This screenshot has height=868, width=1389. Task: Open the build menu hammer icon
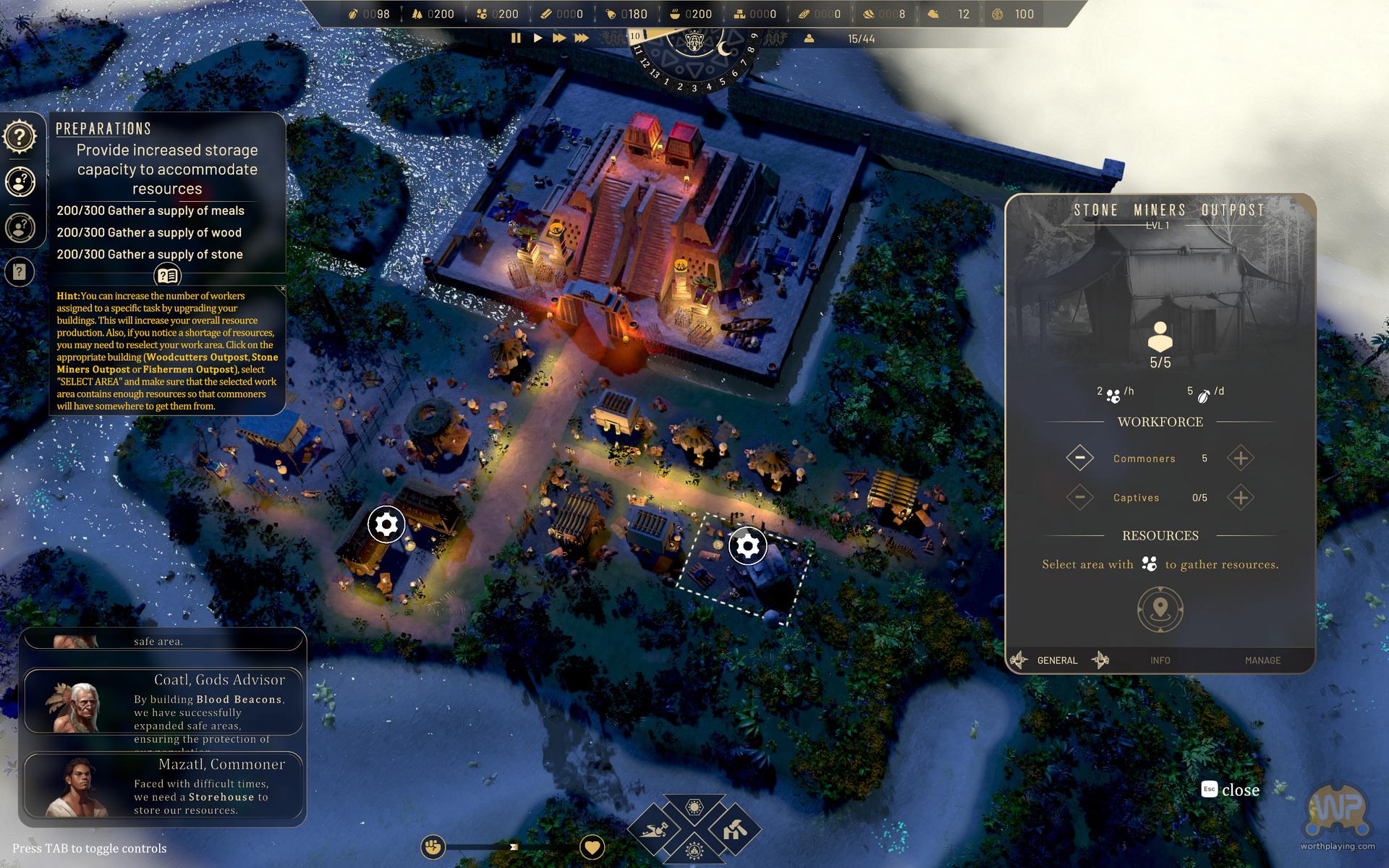pyautogui.click(x=734, y=829)
